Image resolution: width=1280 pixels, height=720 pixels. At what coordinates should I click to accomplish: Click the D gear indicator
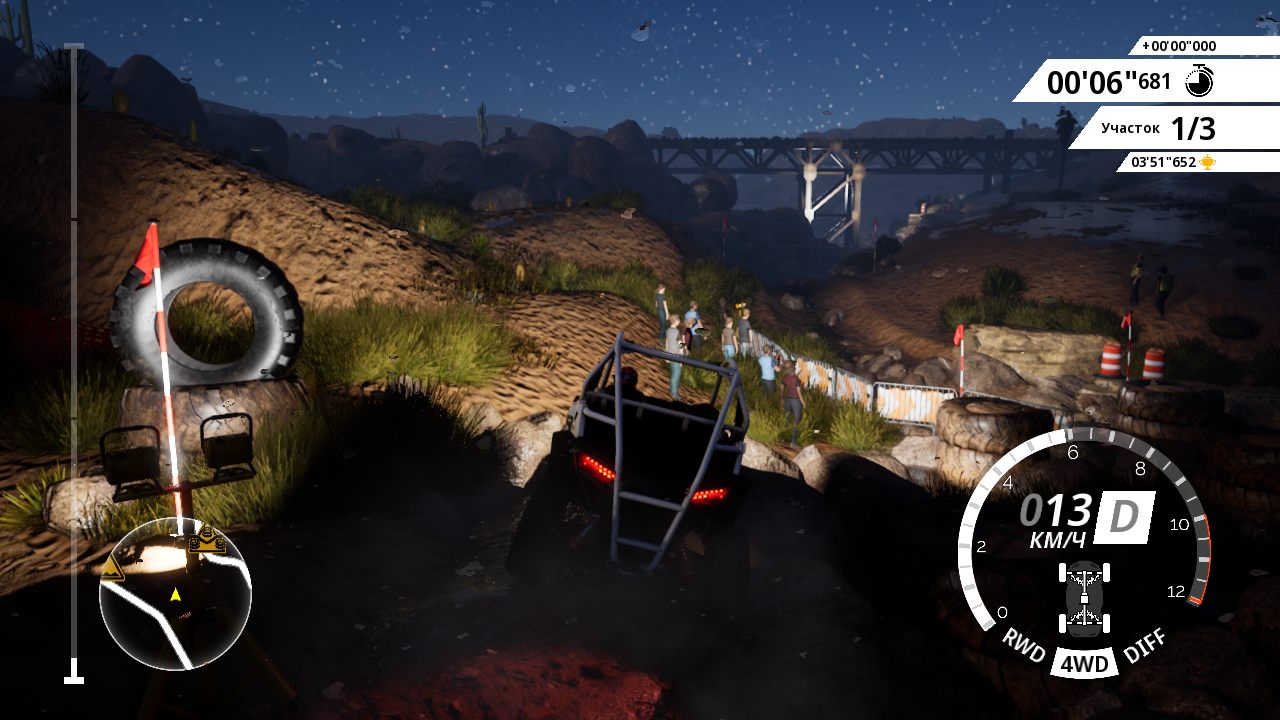coord(1124,516)
